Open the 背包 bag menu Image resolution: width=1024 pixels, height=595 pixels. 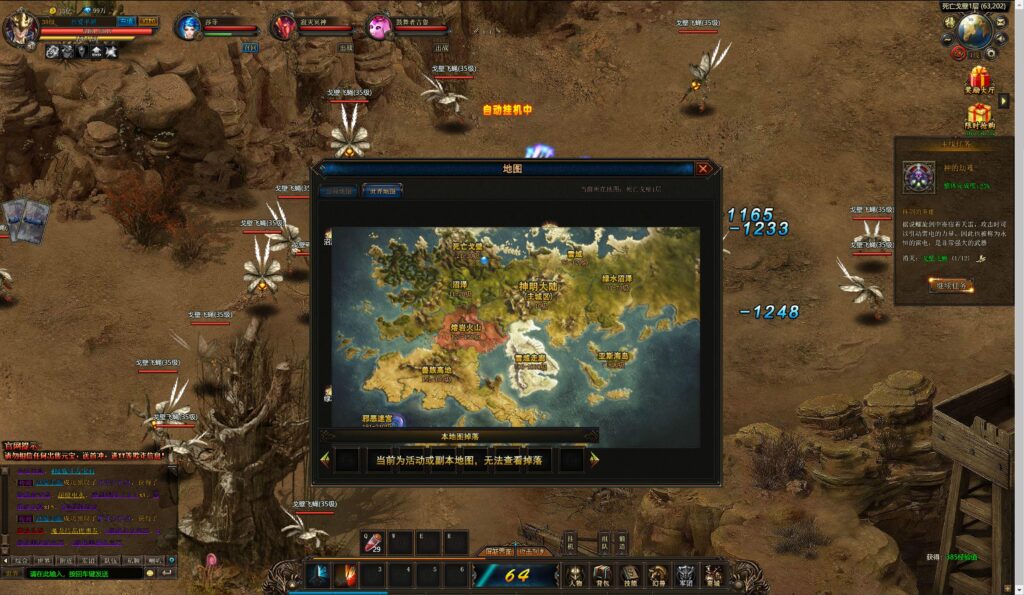click(602, 575)
